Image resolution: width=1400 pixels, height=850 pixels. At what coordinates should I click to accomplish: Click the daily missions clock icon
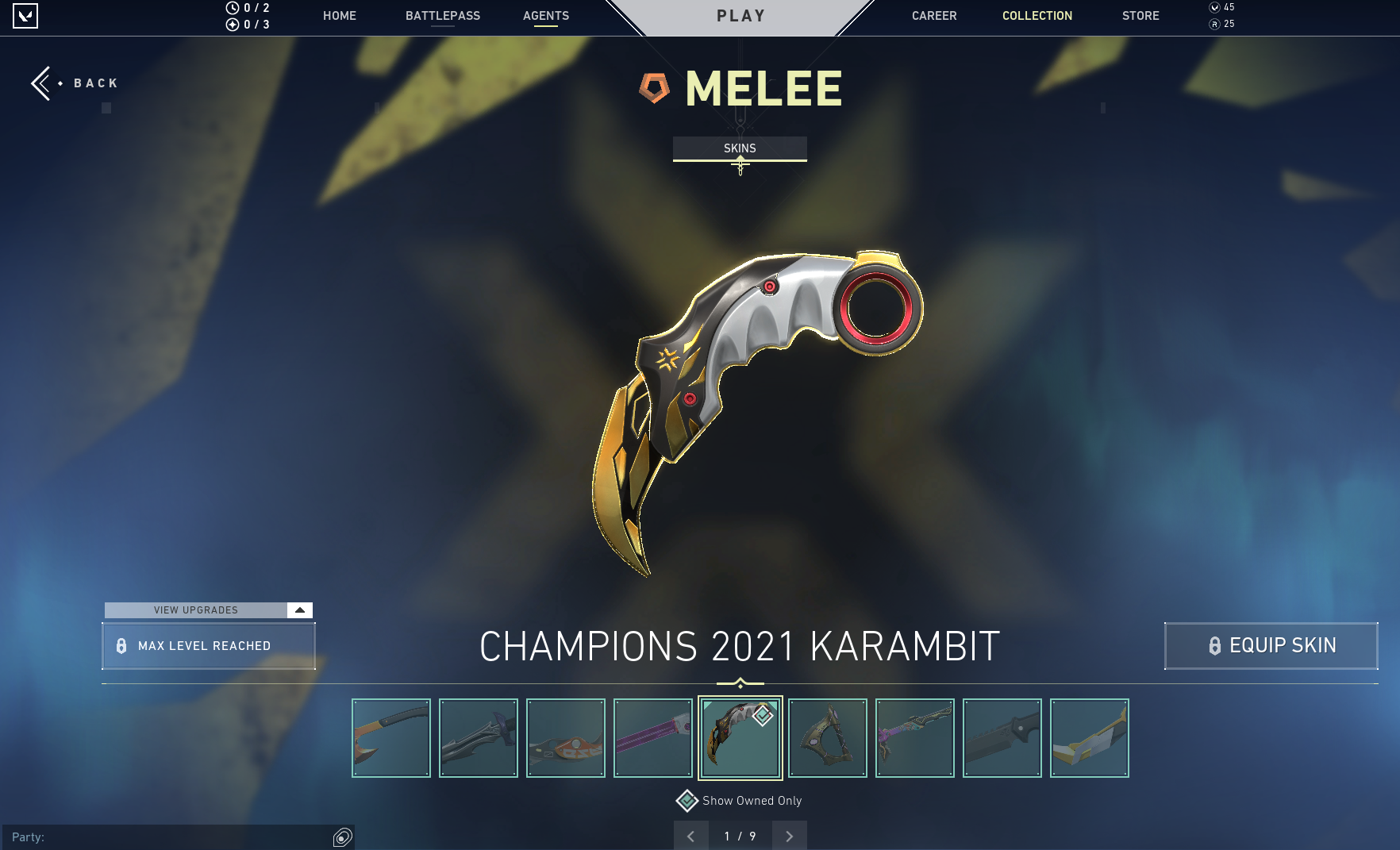point(231,7)
